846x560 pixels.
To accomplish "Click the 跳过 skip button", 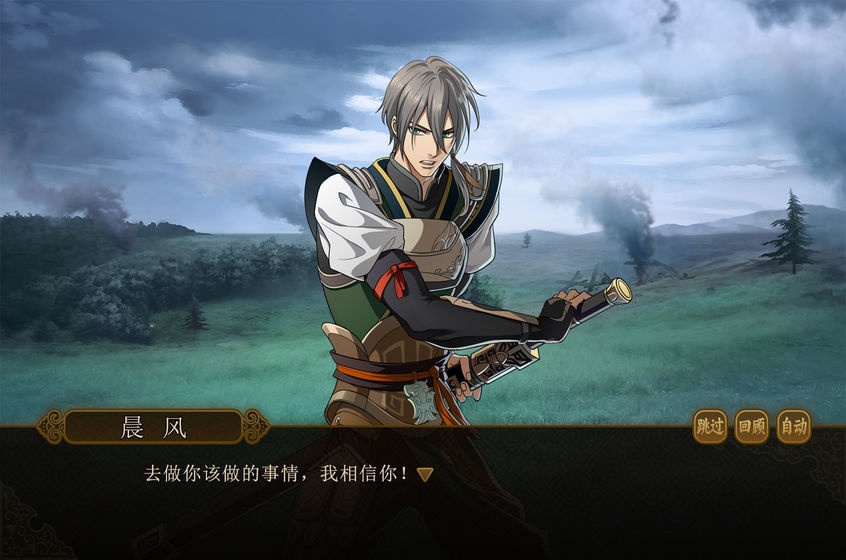I will point(710,427).
